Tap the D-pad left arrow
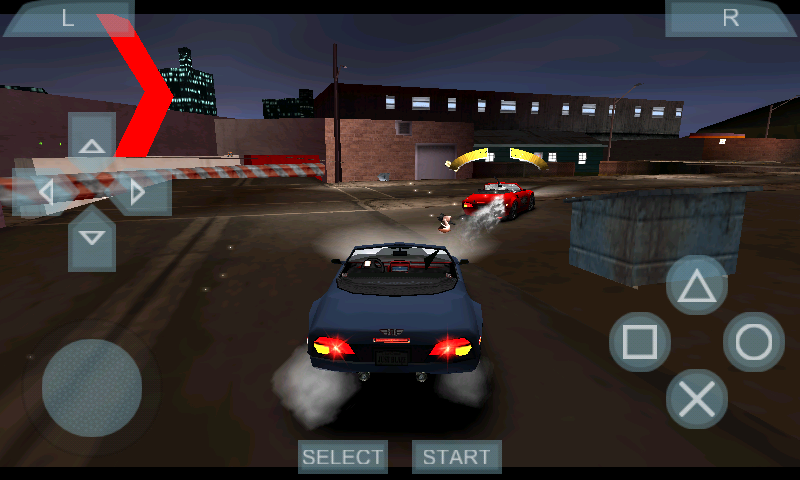This screenshot has width=800, height=480. (42, 191)
